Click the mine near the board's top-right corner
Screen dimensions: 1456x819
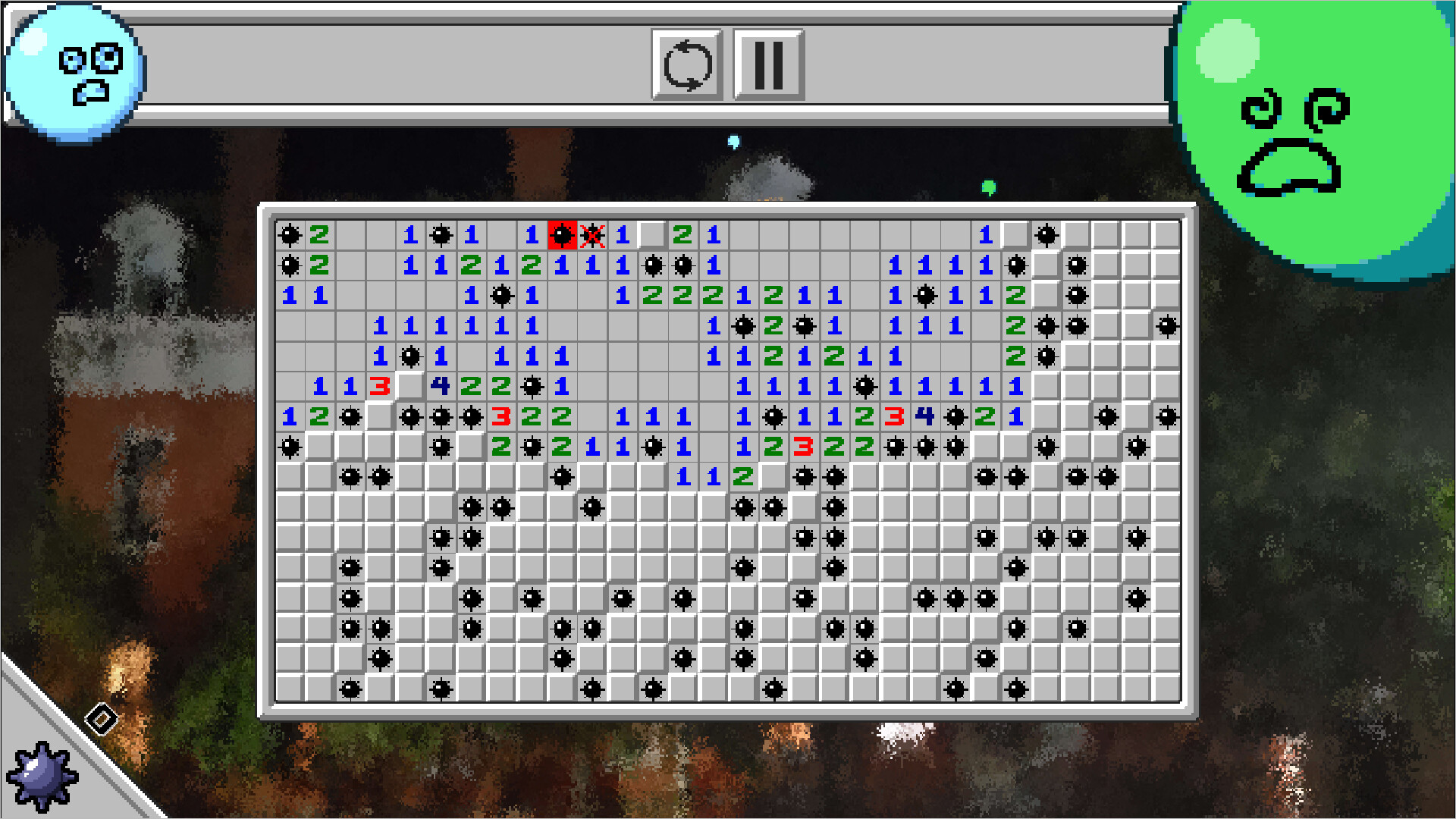coord(1046,235)
